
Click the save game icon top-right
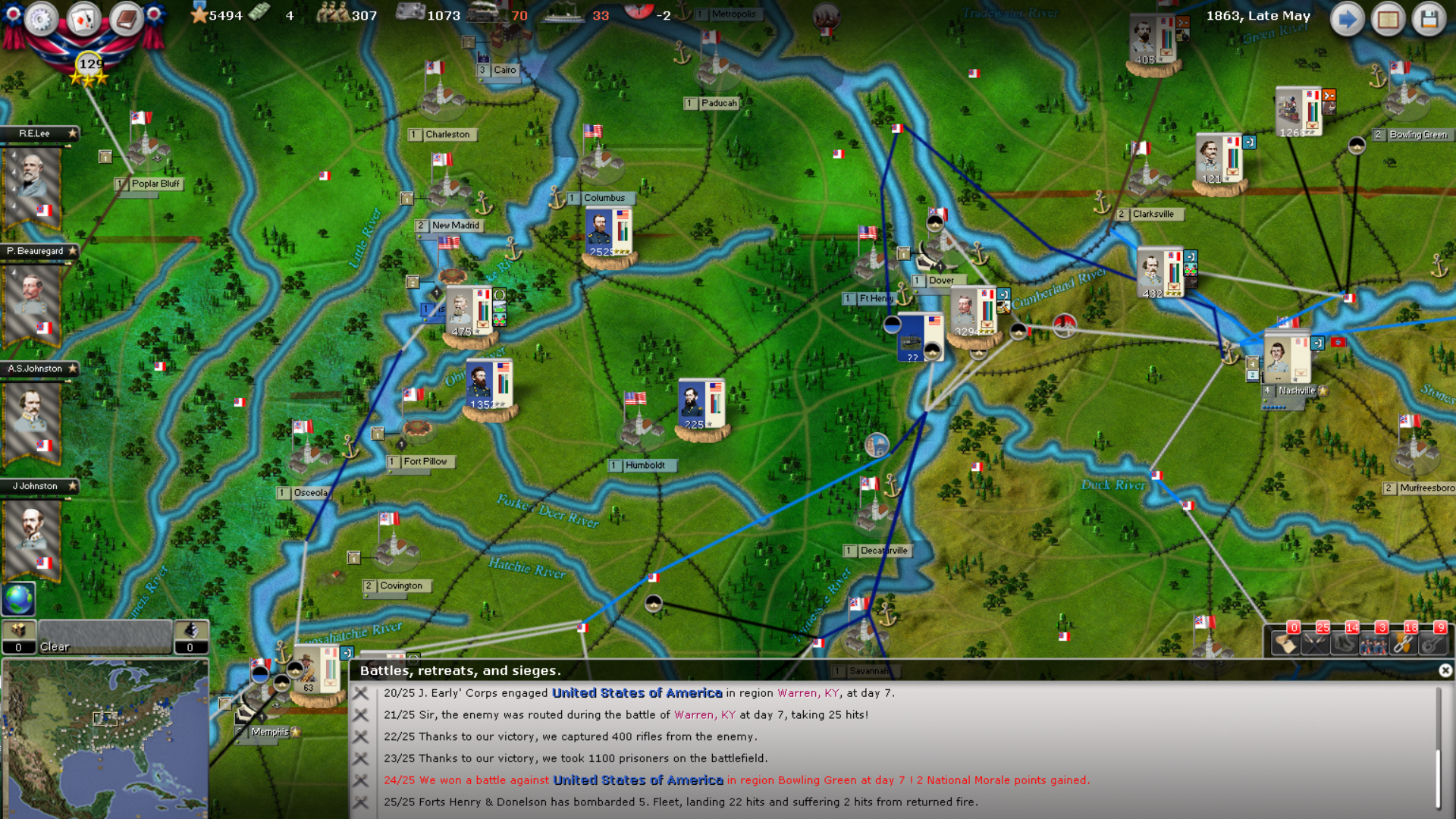[1431, 19]
